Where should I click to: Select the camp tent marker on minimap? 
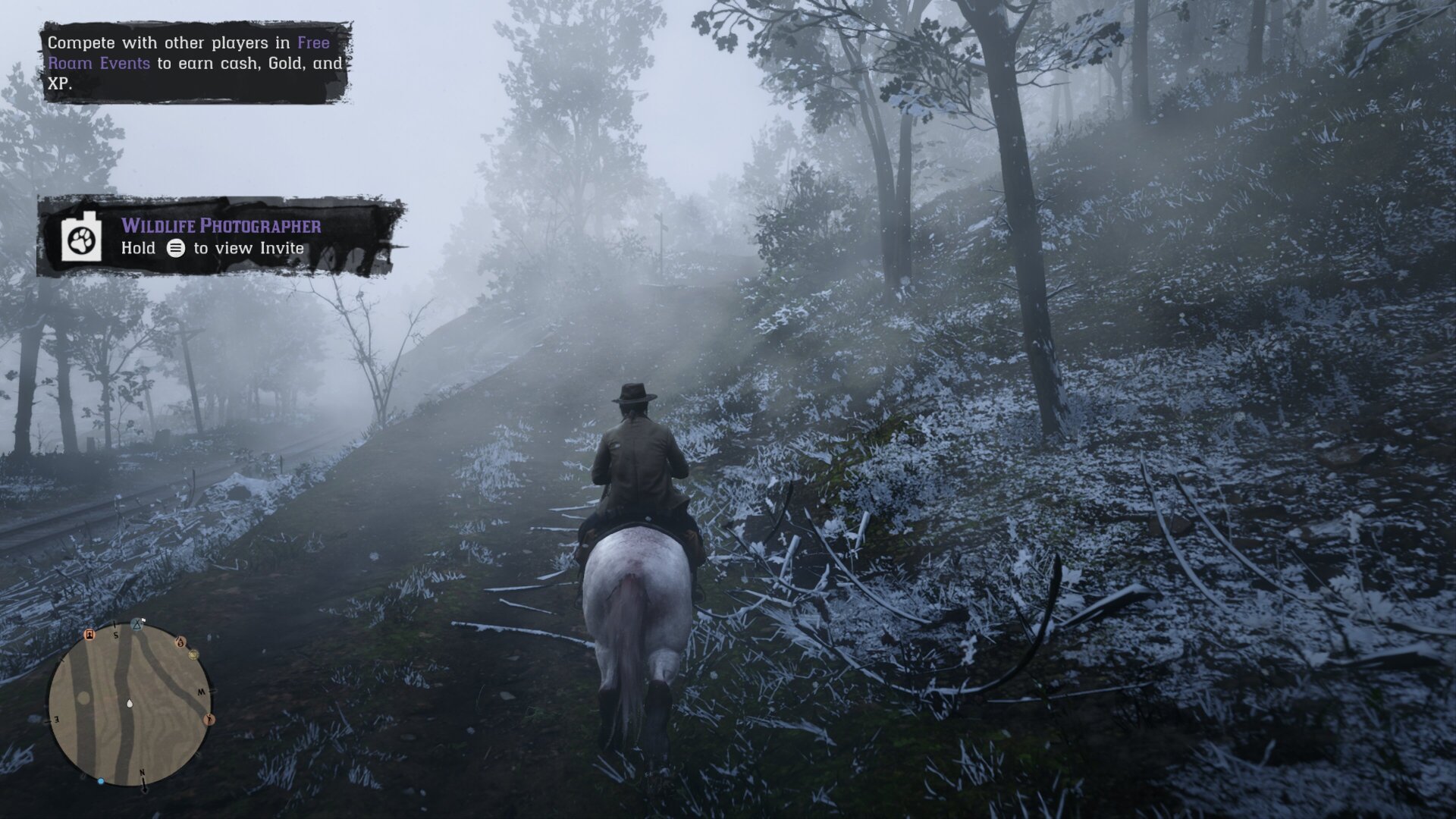(136, 625)
